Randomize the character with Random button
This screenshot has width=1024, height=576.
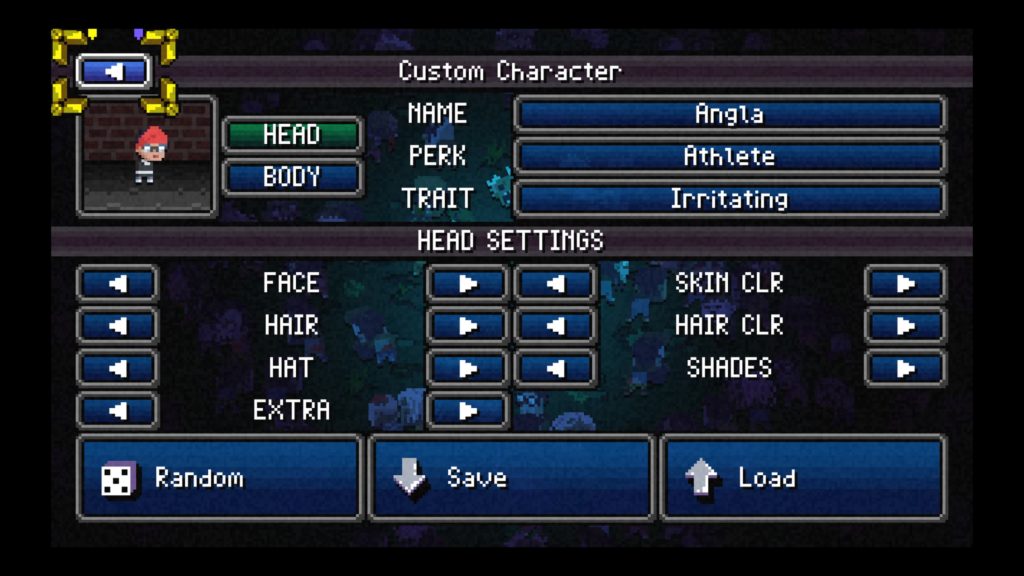pos(219,478)
